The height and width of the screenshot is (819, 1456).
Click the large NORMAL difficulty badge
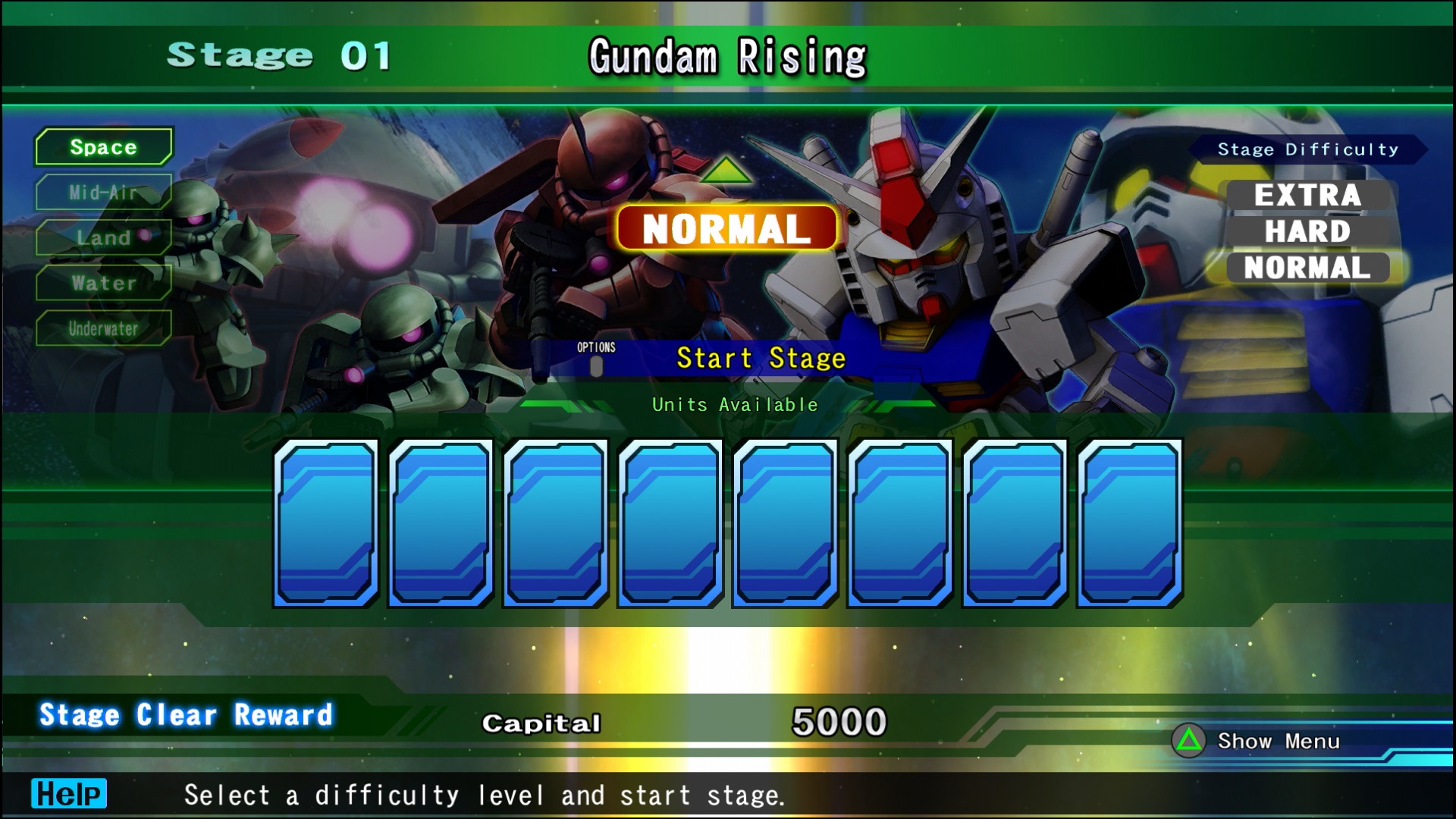[x=727, y=228]
